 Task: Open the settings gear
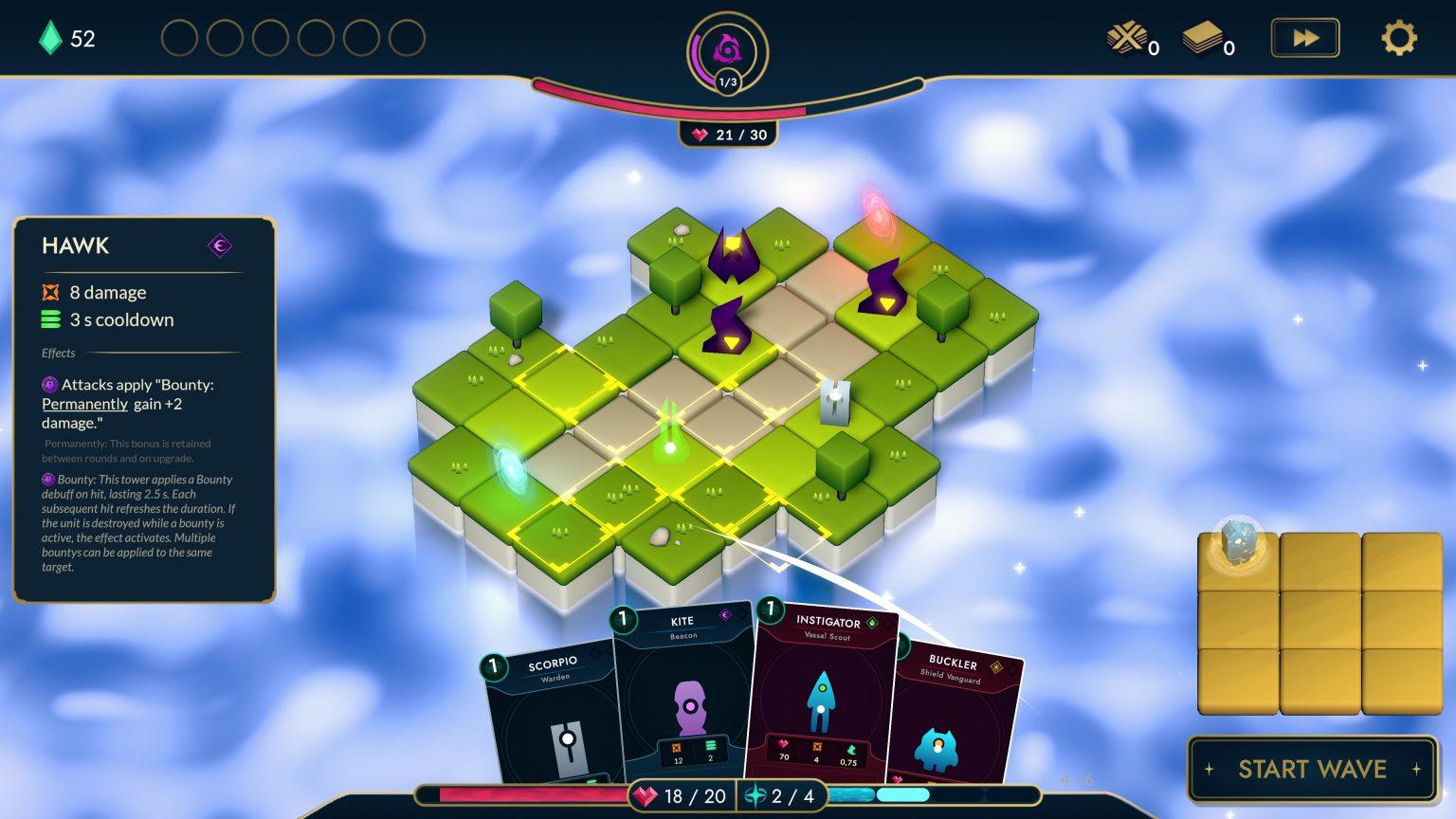(1398, 38)
